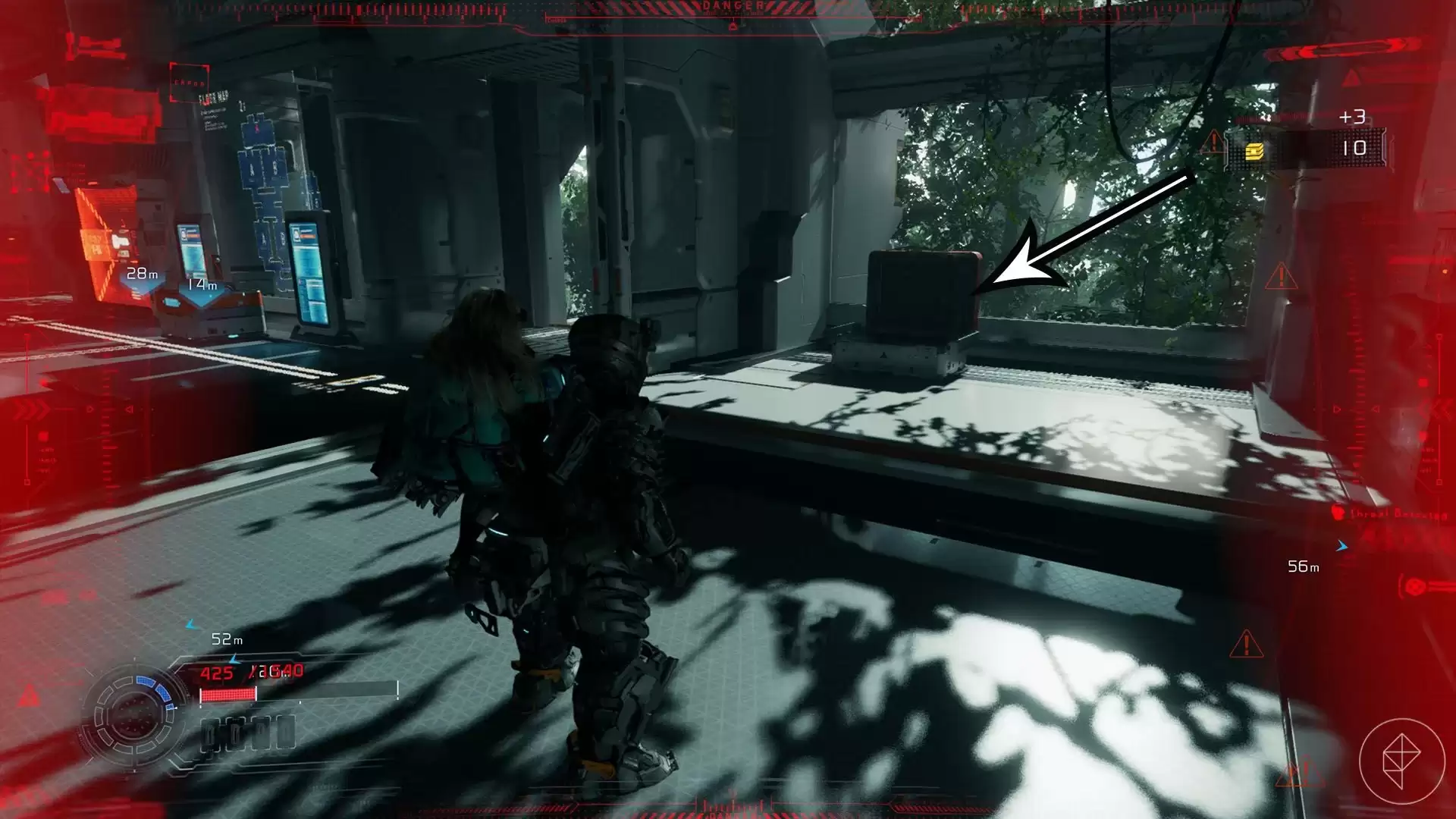Click the 52m objective distance marker
This screenshot has width=1456, height=819.
point(226,639)
